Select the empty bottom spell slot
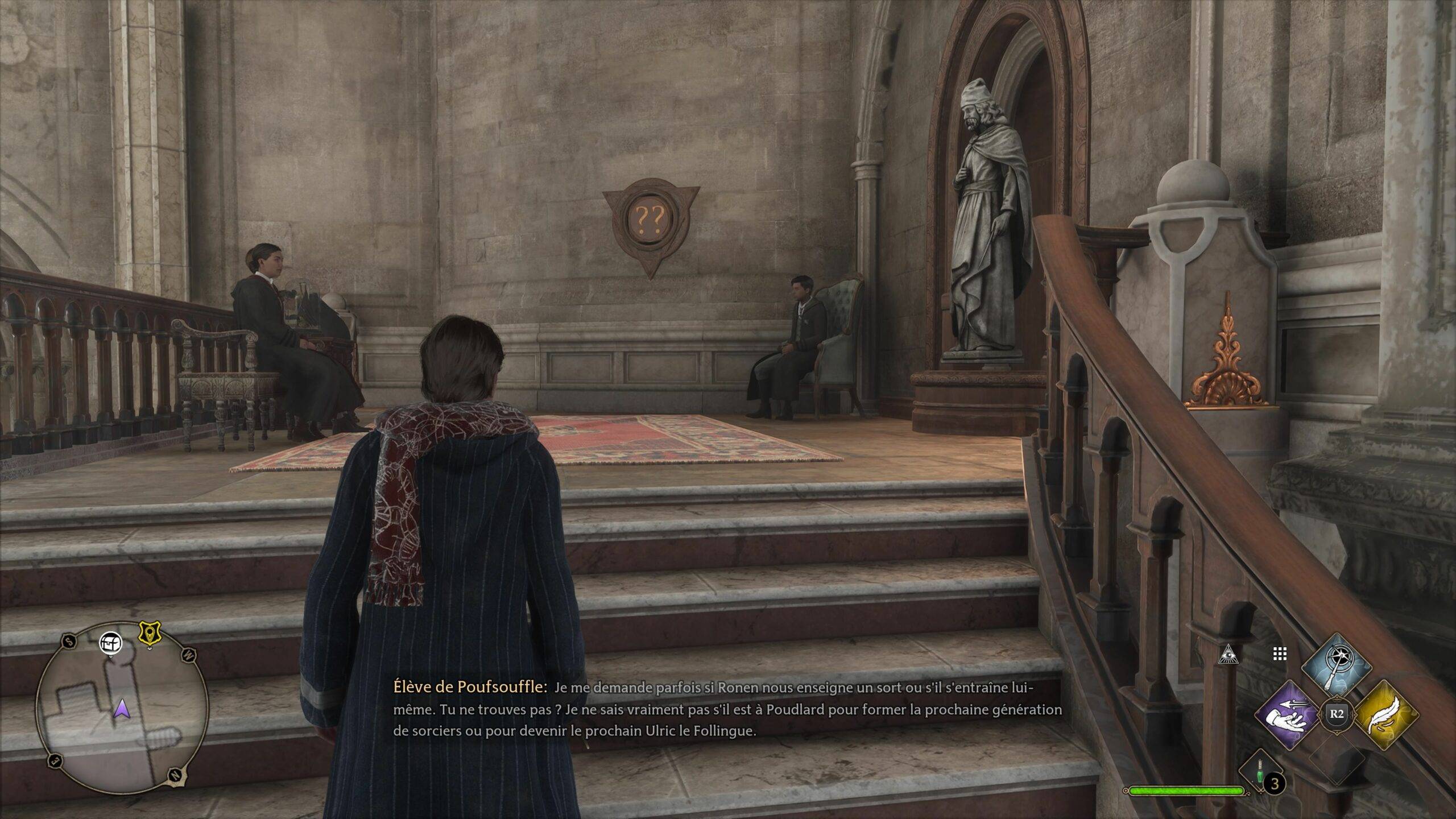 1337,759
